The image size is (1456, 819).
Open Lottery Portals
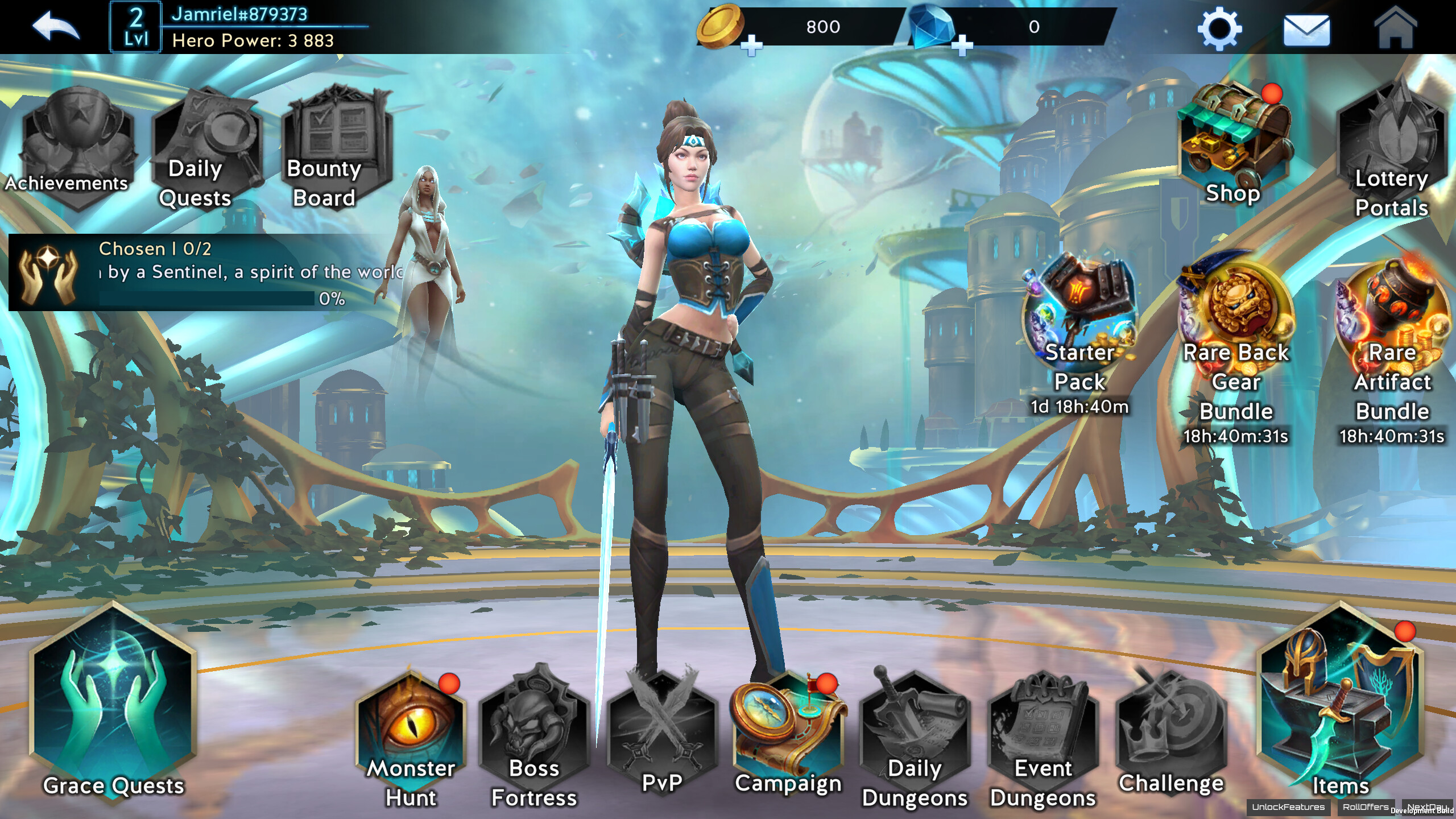pyautogui.click(x=1391, y=151)
